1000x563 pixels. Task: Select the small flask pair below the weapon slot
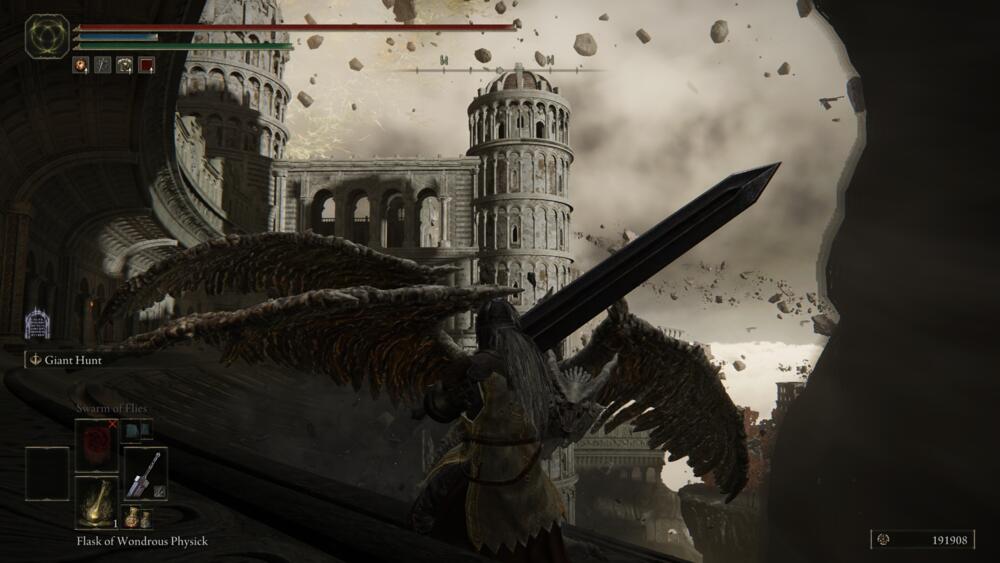(138, 518)
